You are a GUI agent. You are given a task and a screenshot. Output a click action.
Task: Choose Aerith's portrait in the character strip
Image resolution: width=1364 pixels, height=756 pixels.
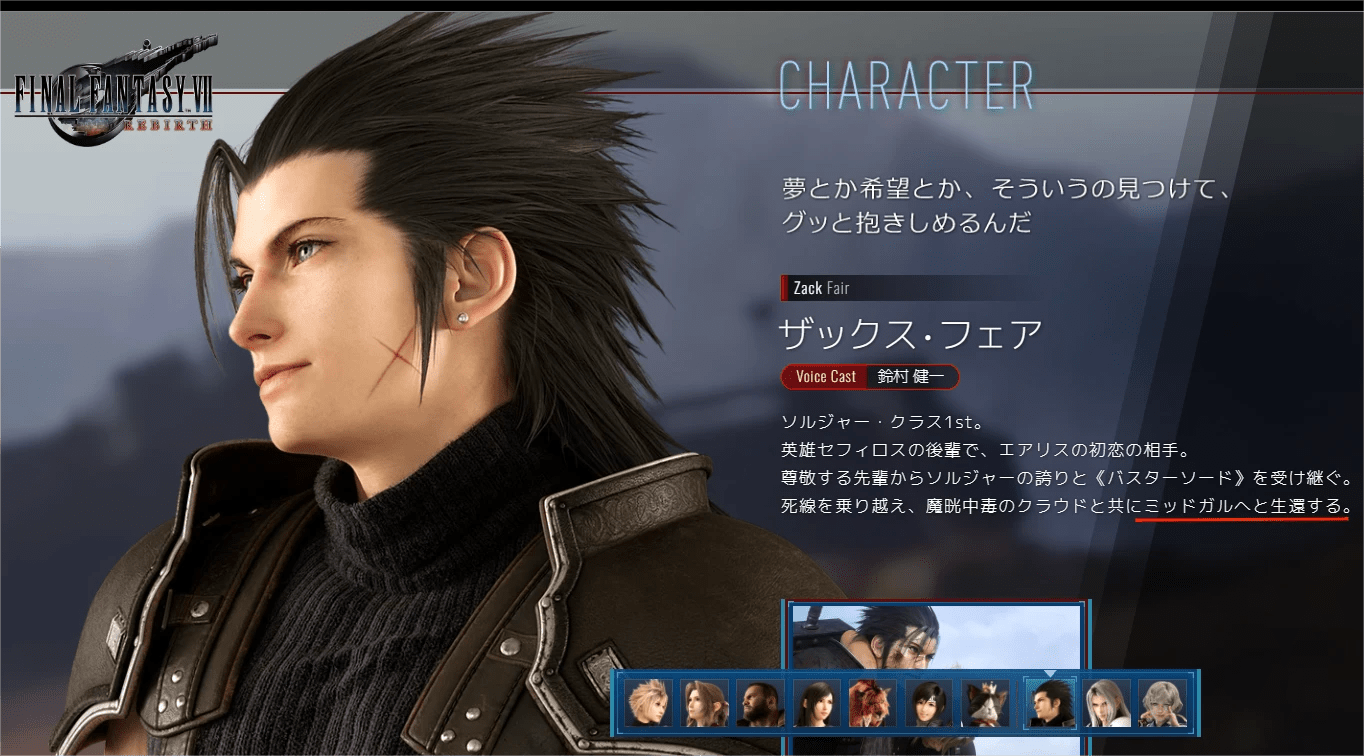(x=705, y=703)
